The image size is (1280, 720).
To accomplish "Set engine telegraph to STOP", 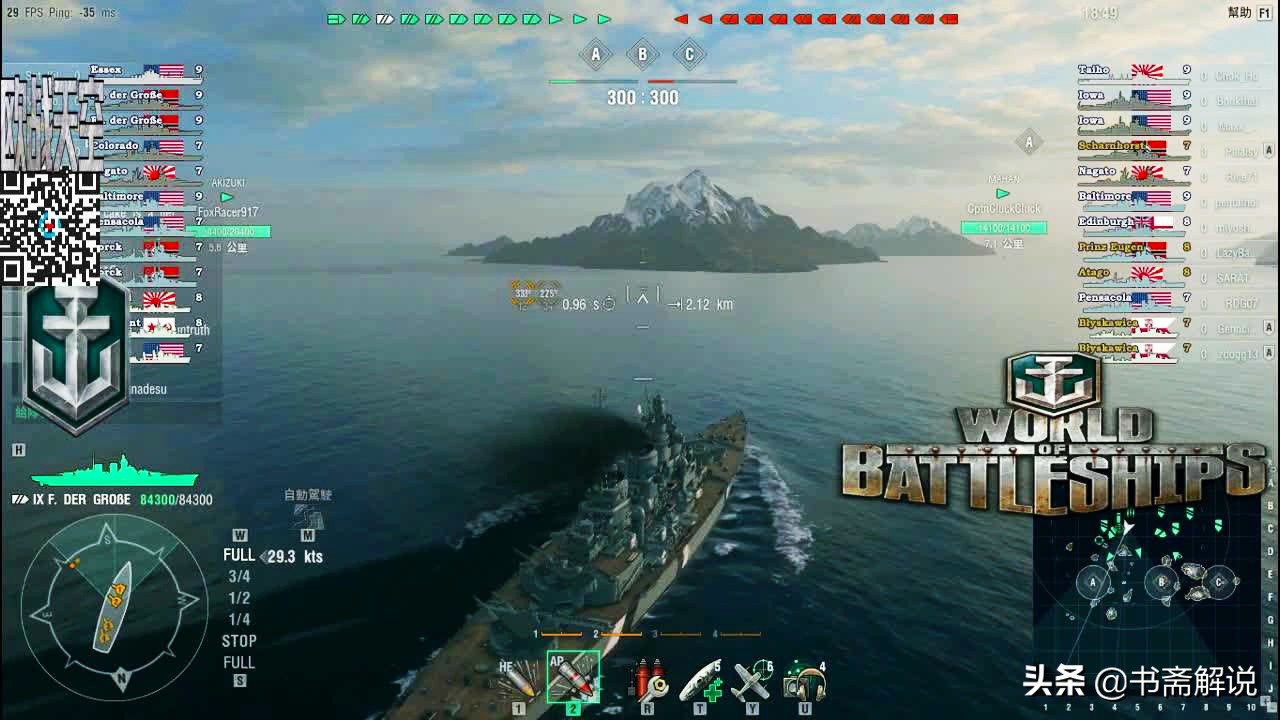I will 239,641.
